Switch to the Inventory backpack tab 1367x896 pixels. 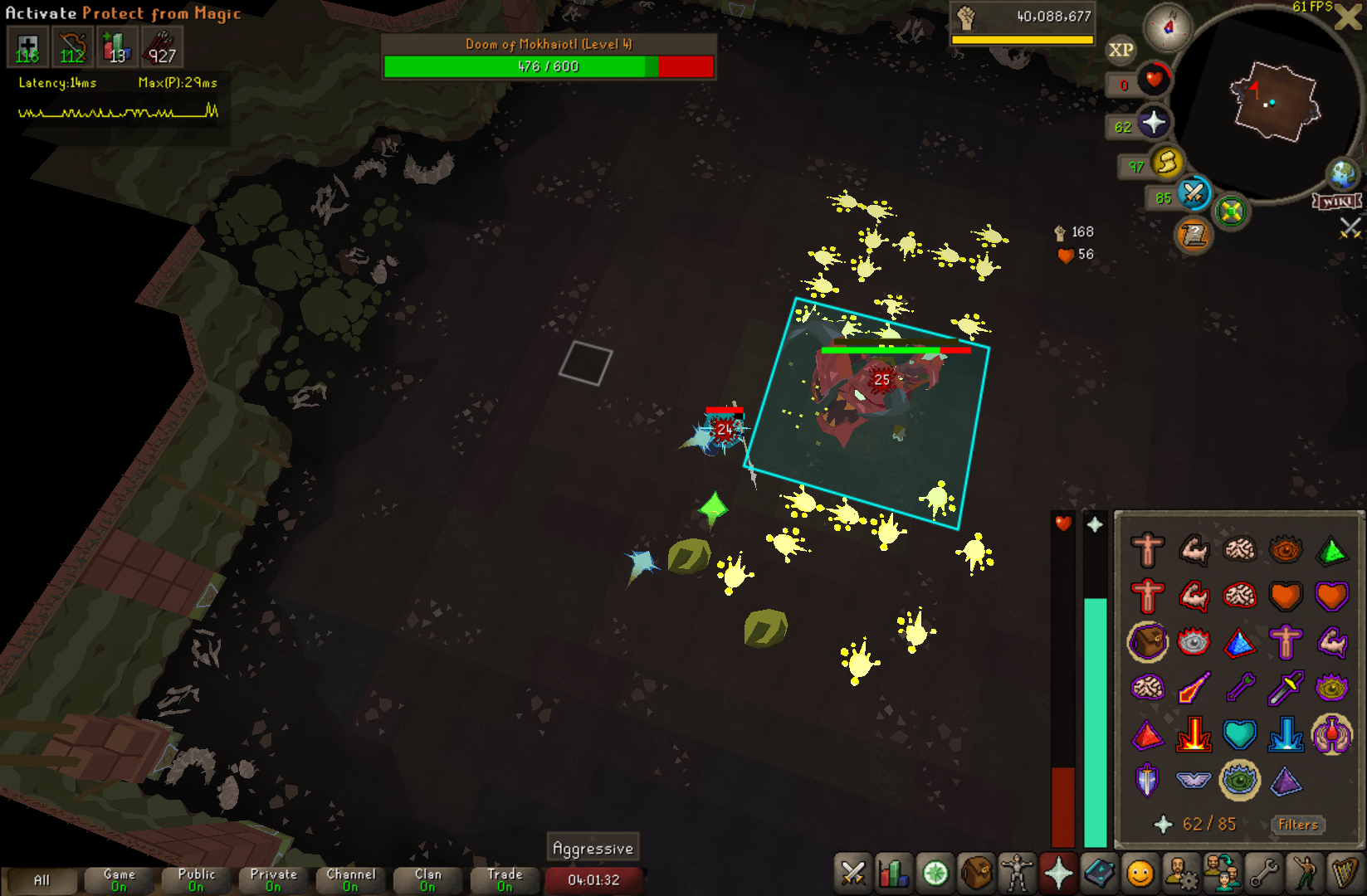pyautogui.click(x=976, y=874)
